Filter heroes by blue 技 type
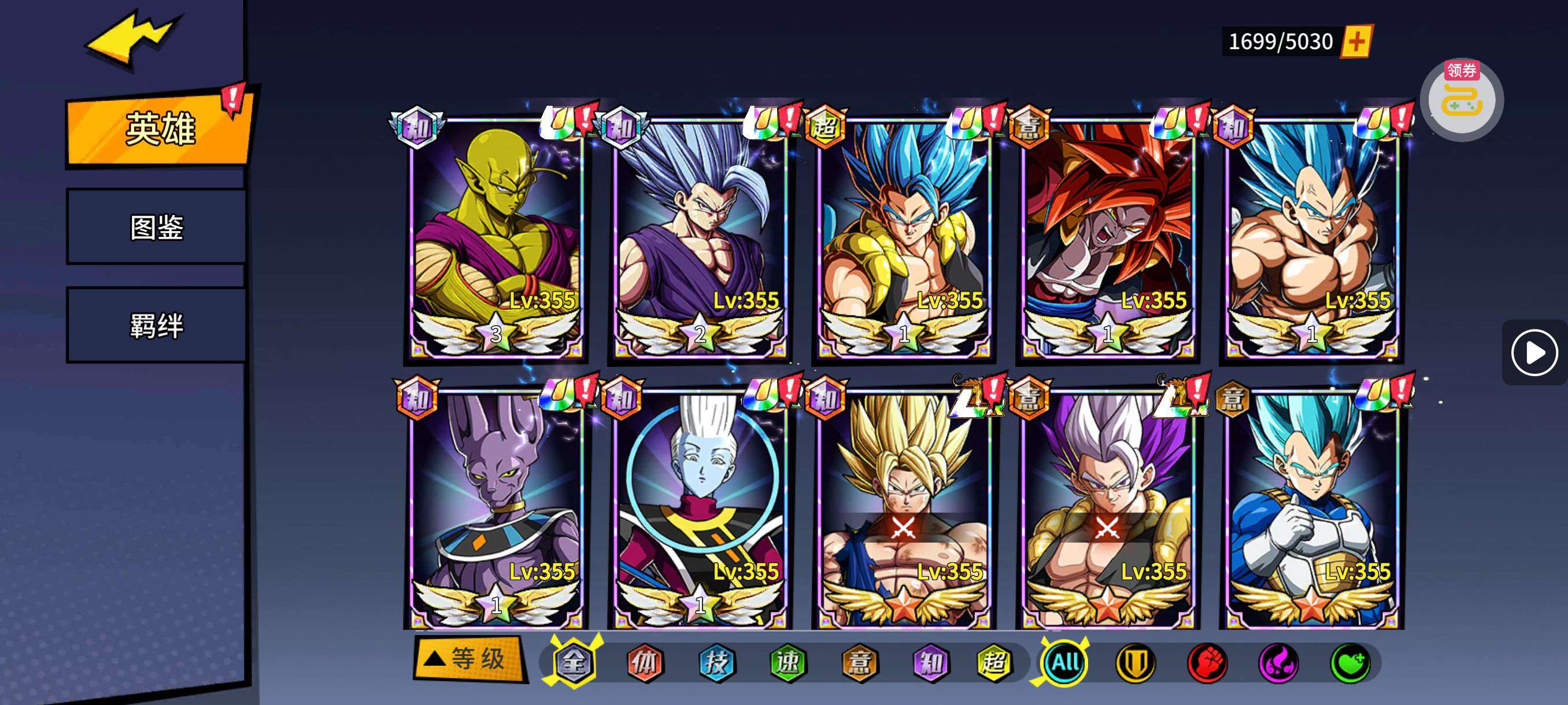The image size is (1568, 705). (x=716, y=662)
